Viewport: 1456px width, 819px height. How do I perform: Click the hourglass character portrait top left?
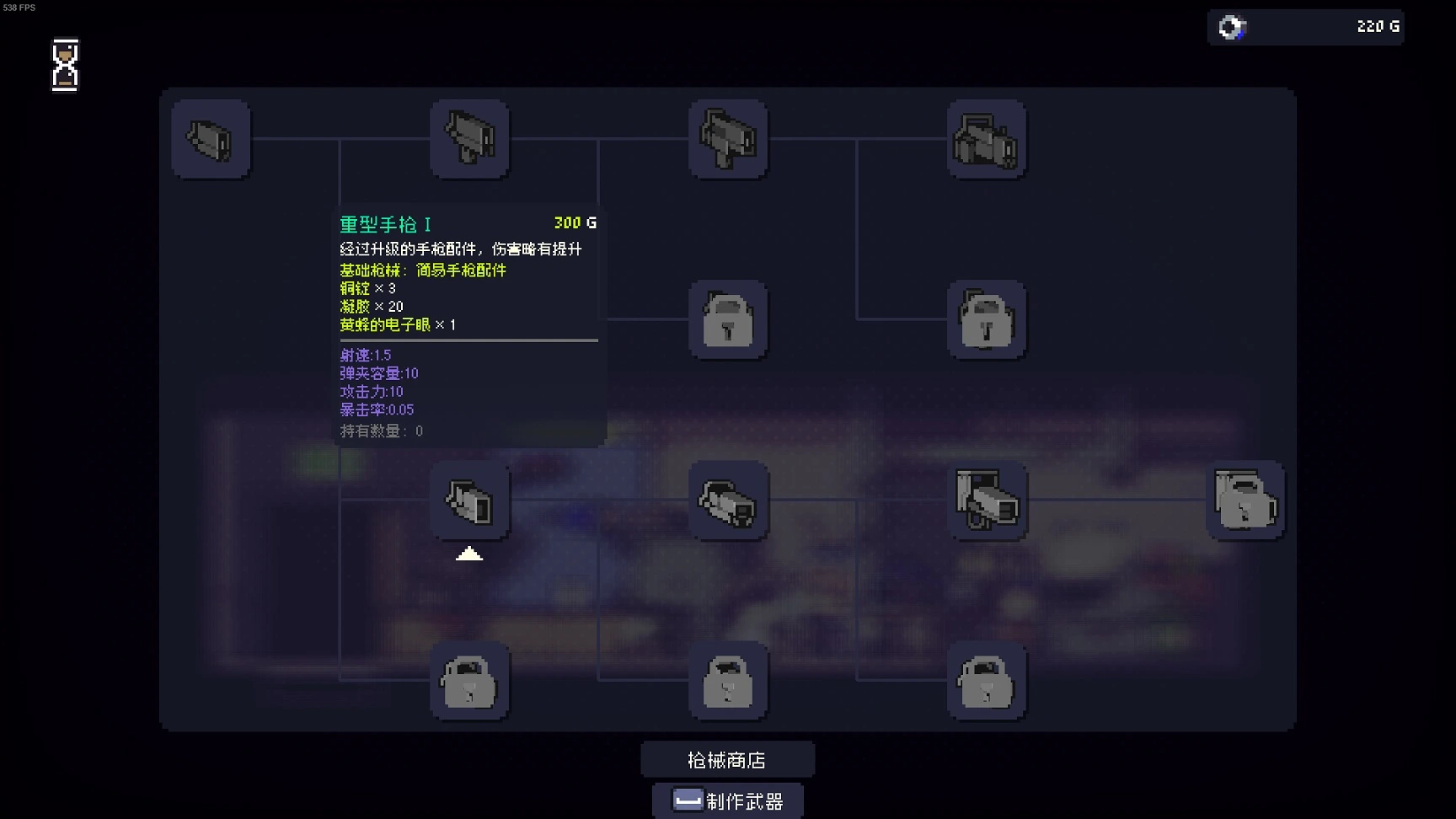65,66
